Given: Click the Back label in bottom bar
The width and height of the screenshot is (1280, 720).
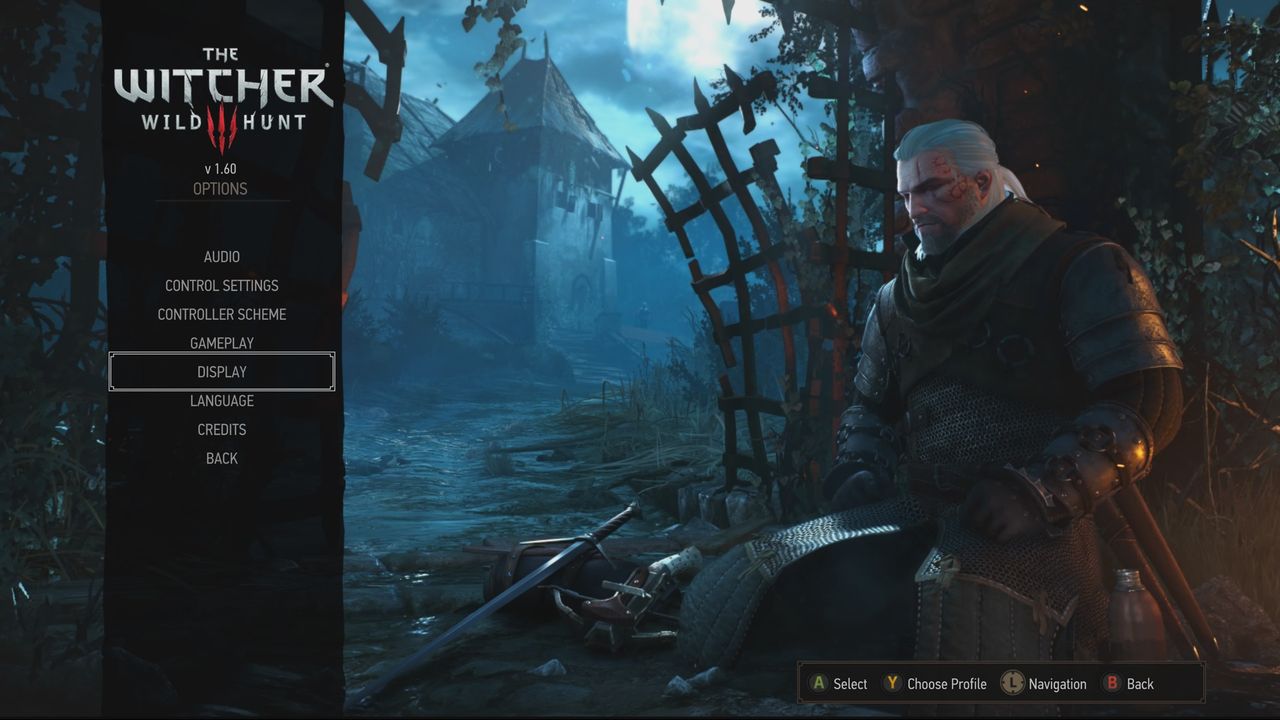Looking at the screenshot, I should tap(1140, 684).
